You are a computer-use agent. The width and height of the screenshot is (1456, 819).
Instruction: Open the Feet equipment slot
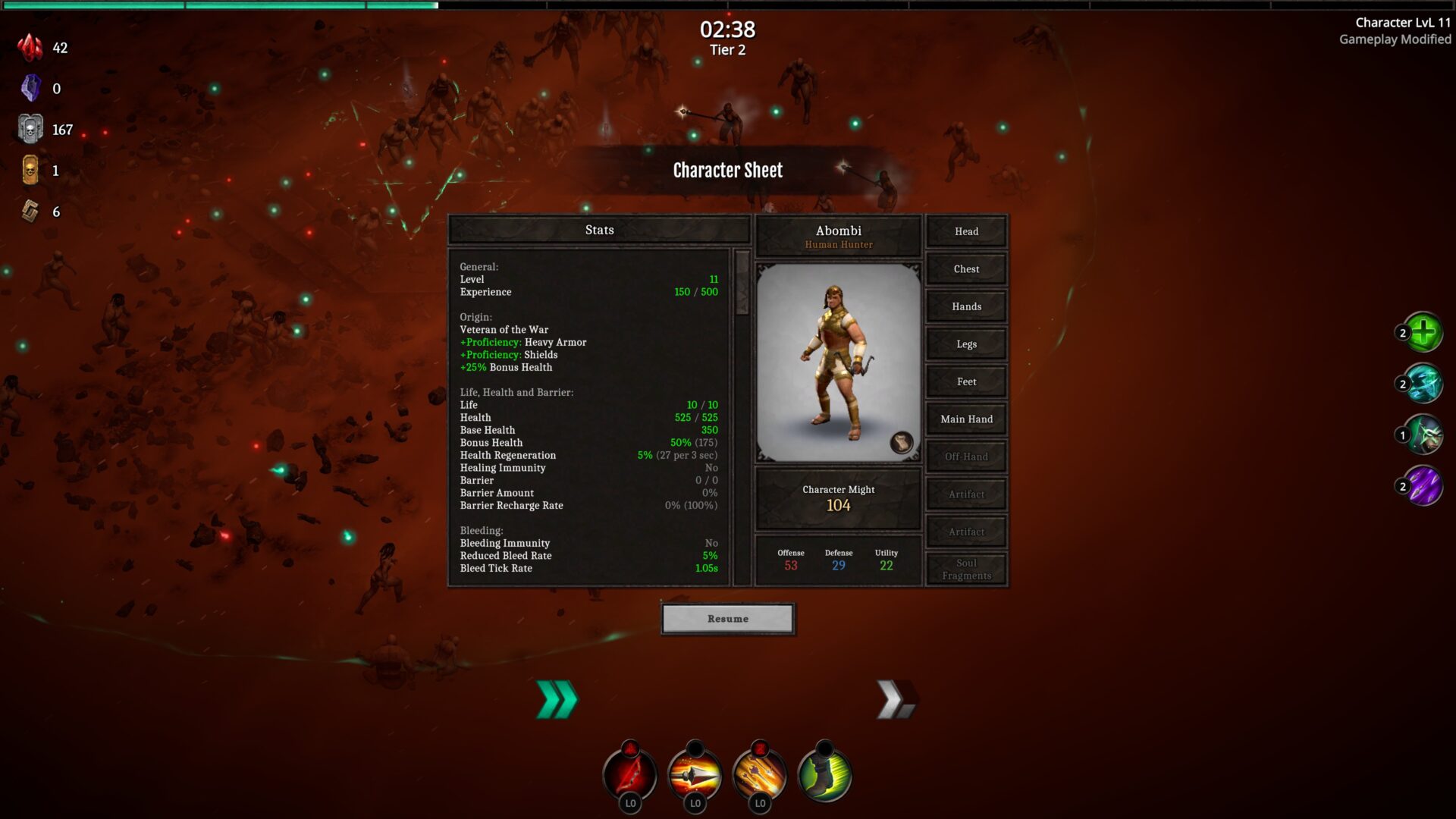click(x=966, y=381)
